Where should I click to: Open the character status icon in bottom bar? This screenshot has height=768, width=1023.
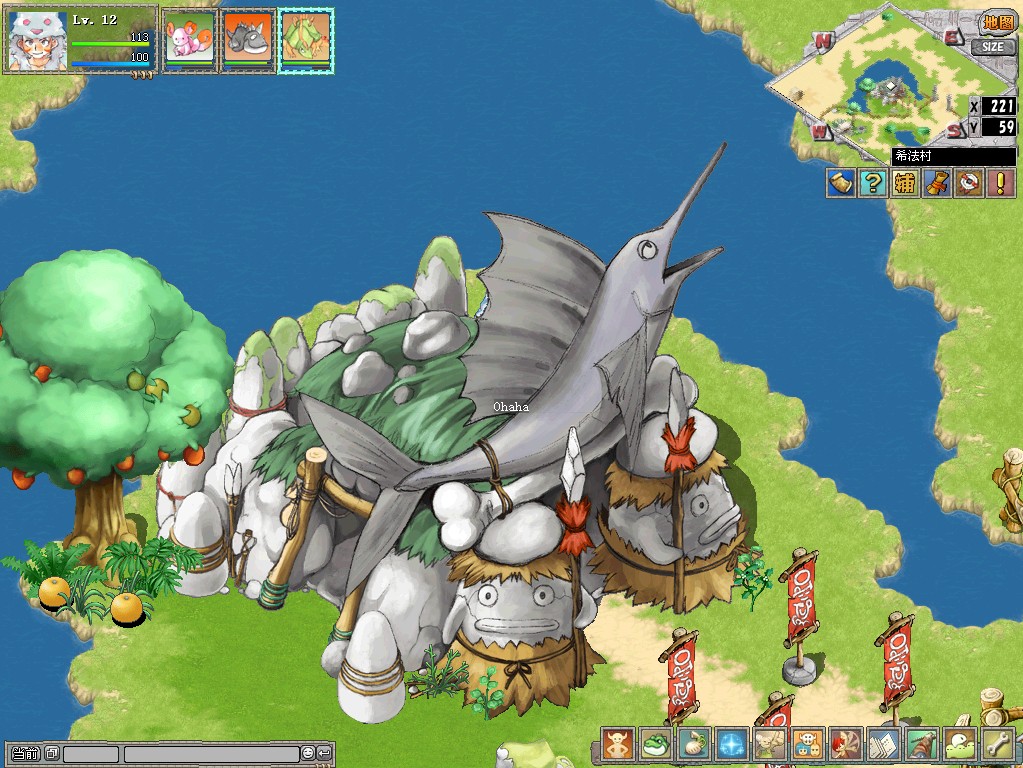coord(618,744)
